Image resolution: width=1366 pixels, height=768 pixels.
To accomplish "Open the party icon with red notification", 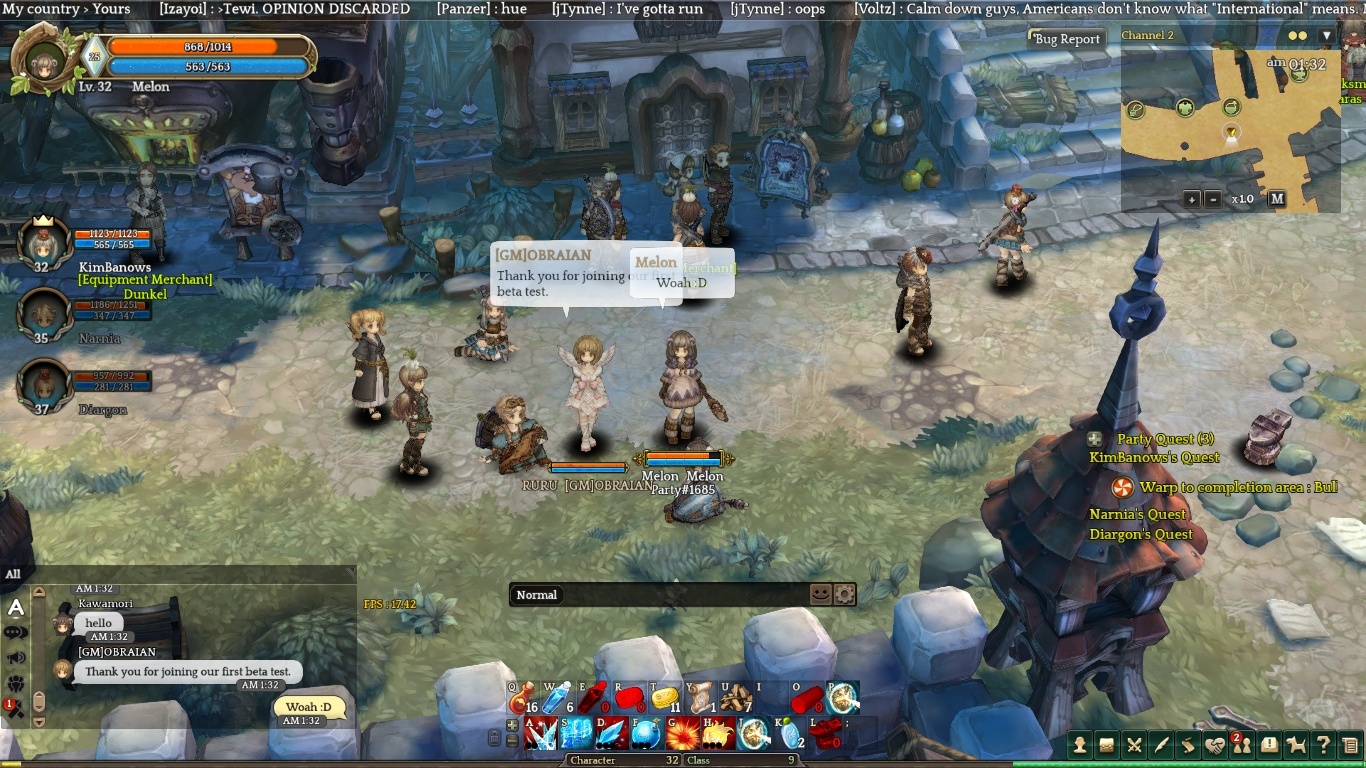I will point(1243,744).
